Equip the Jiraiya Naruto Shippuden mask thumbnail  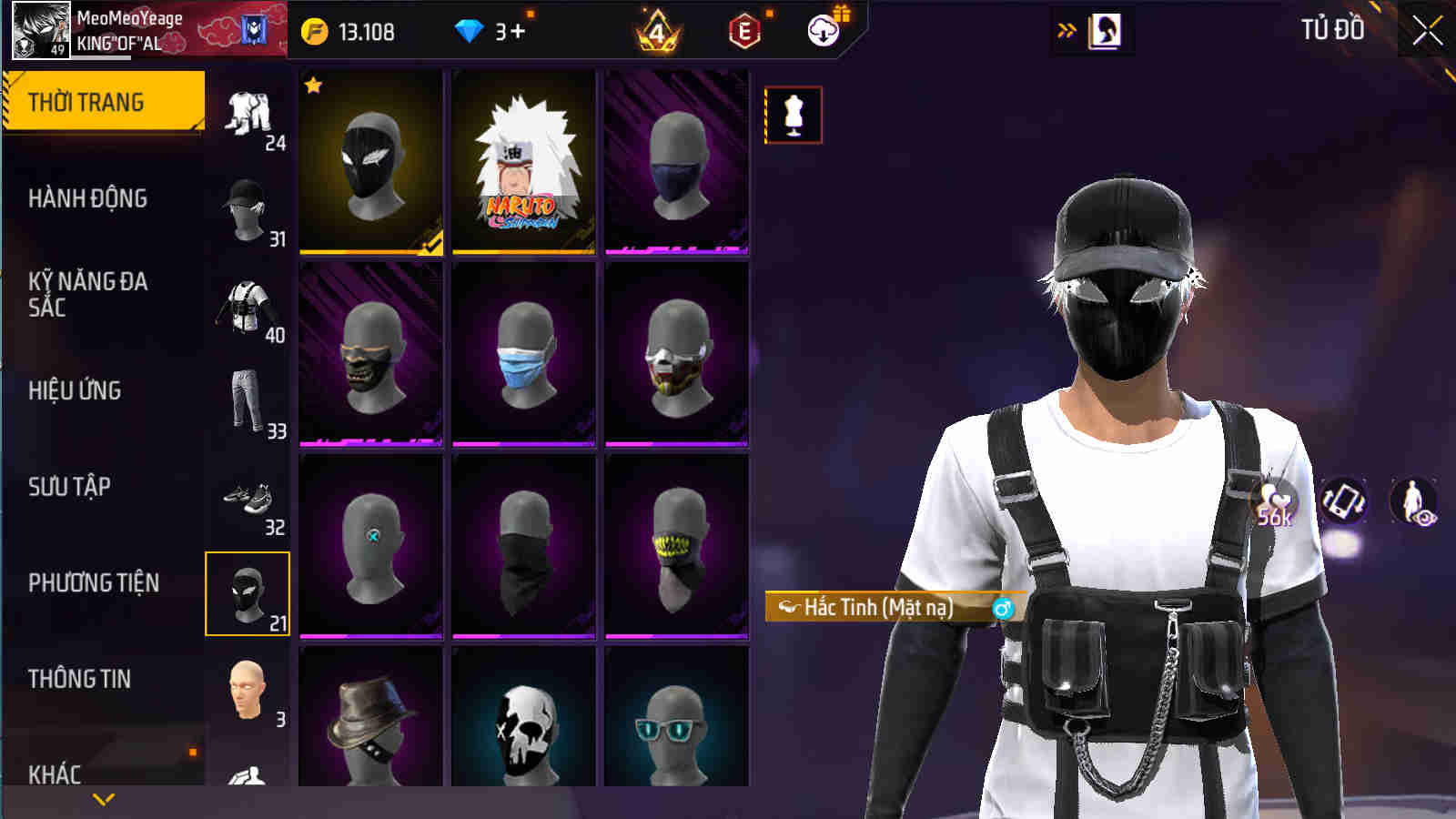pos(521,162)
